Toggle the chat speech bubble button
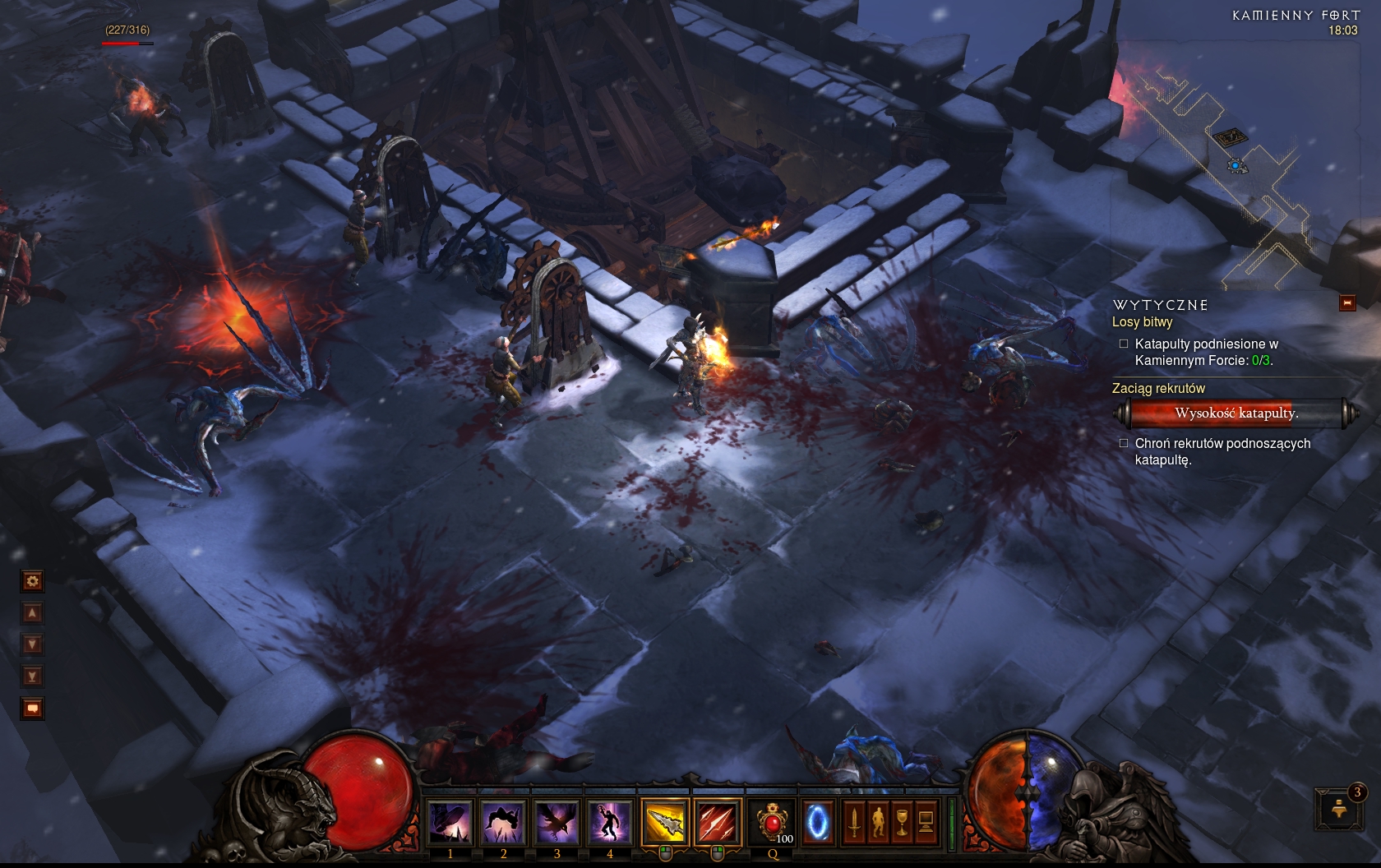Screen dimensions: 1381x868 32,708
